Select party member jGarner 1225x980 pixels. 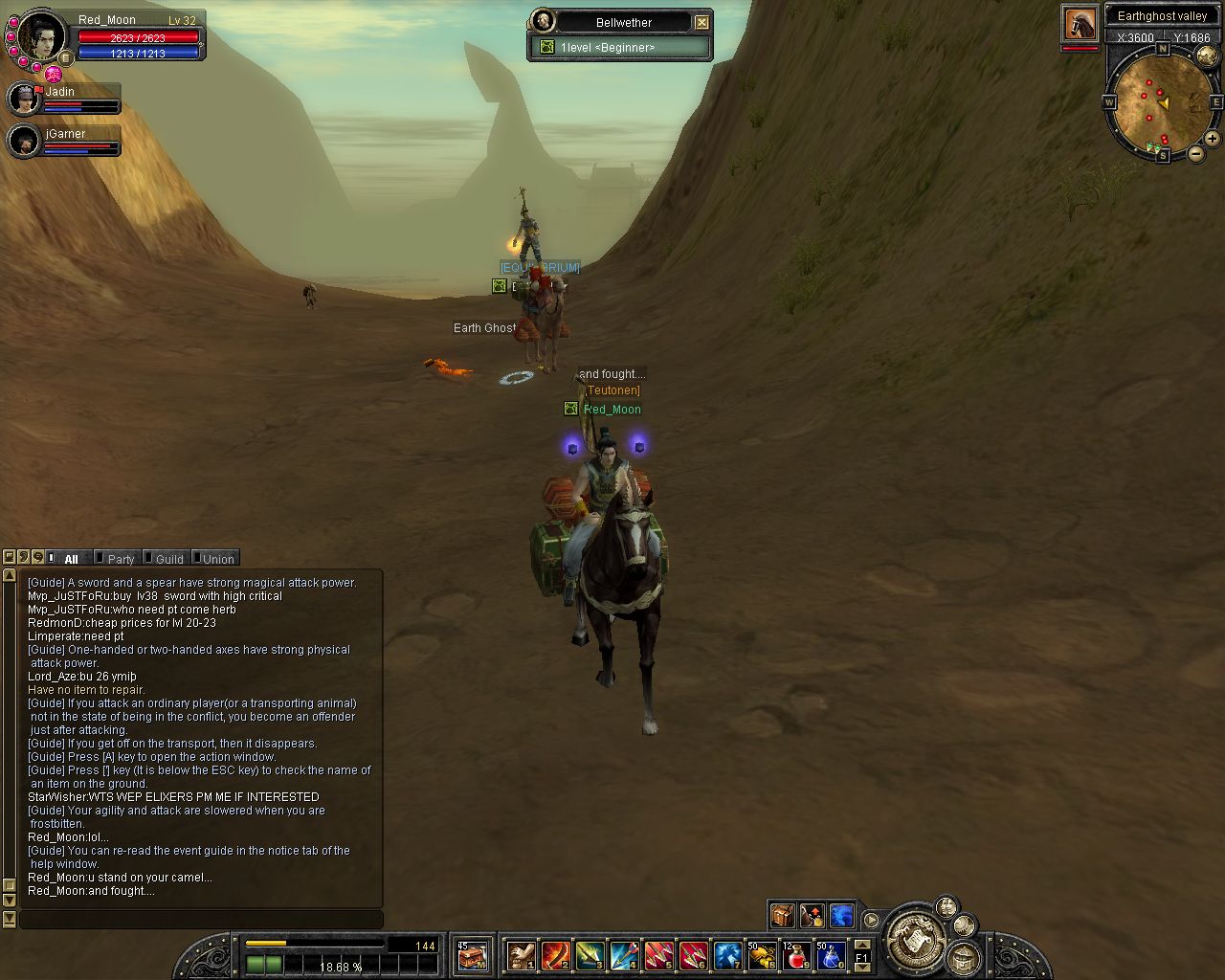25,141
